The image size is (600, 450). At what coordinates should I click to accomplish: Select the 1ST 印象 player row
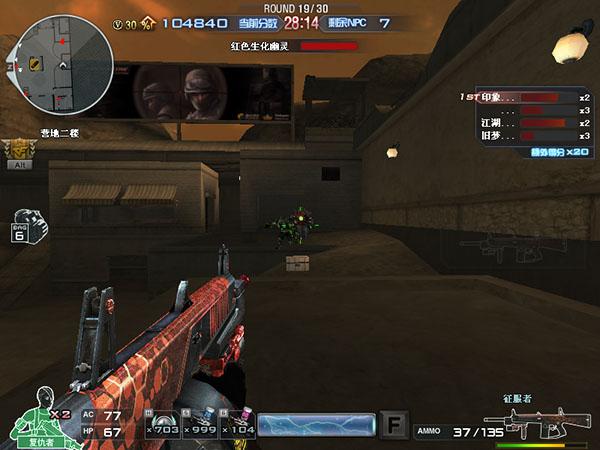[525, 97]
